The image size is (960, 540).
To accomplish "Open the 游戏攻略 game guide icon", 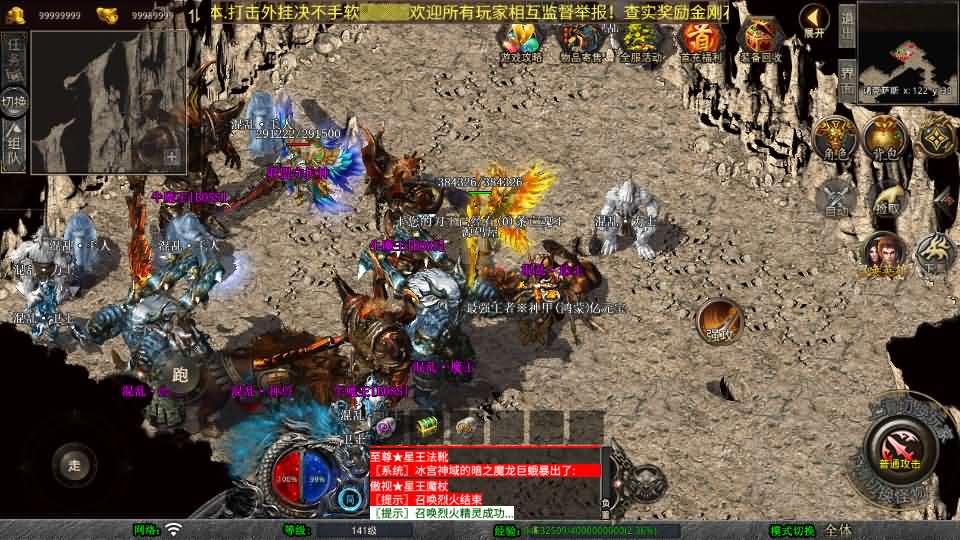I will point(522,40).
